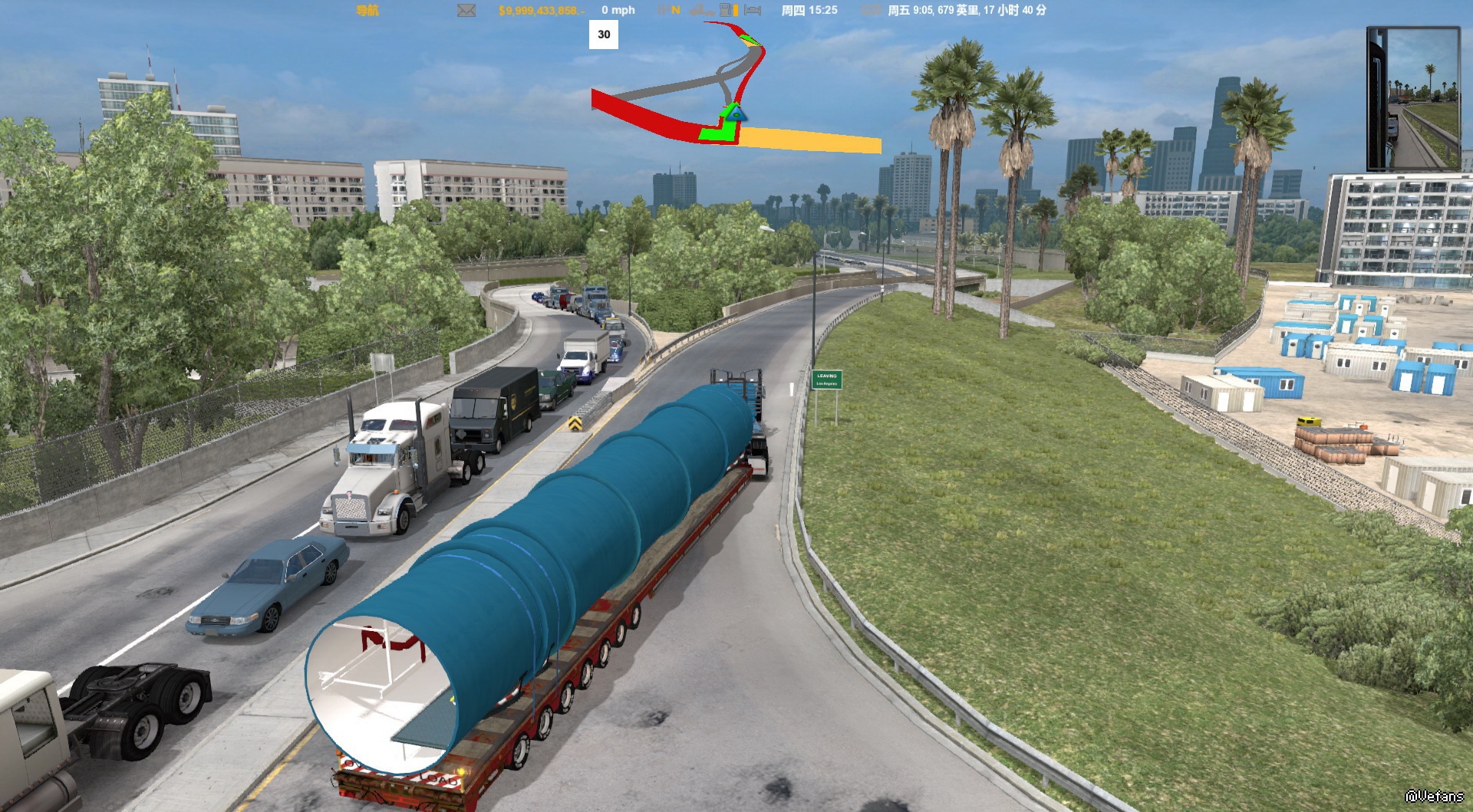Click the truck damage status icon
This screenshot has width=1473, height=812.
point(701,10)
